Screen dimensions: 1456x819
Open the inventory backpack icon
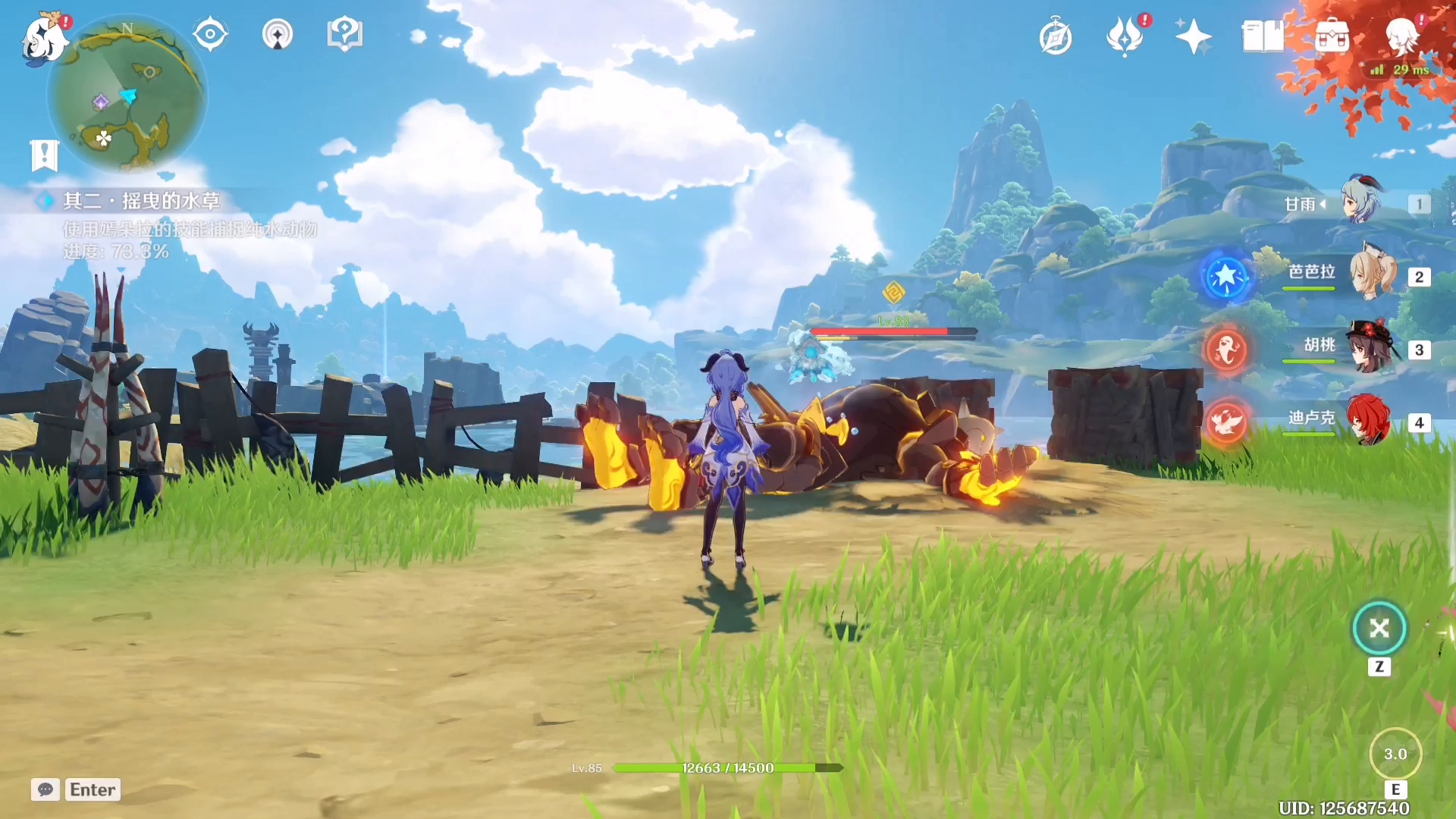pyautogui.click(x=1332, y=36)
